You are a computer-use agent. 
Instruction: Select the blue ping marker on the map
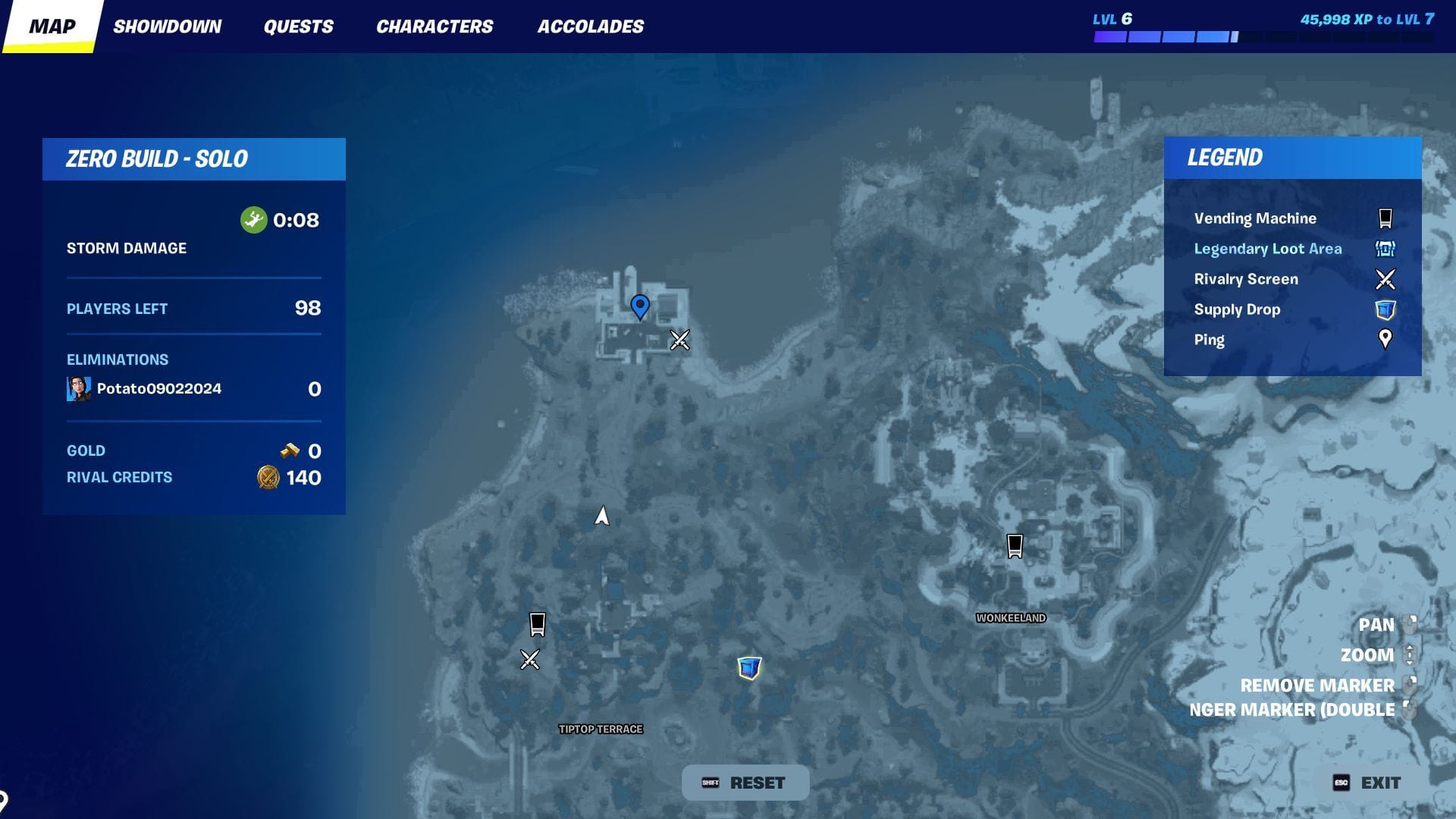[640, 306]
